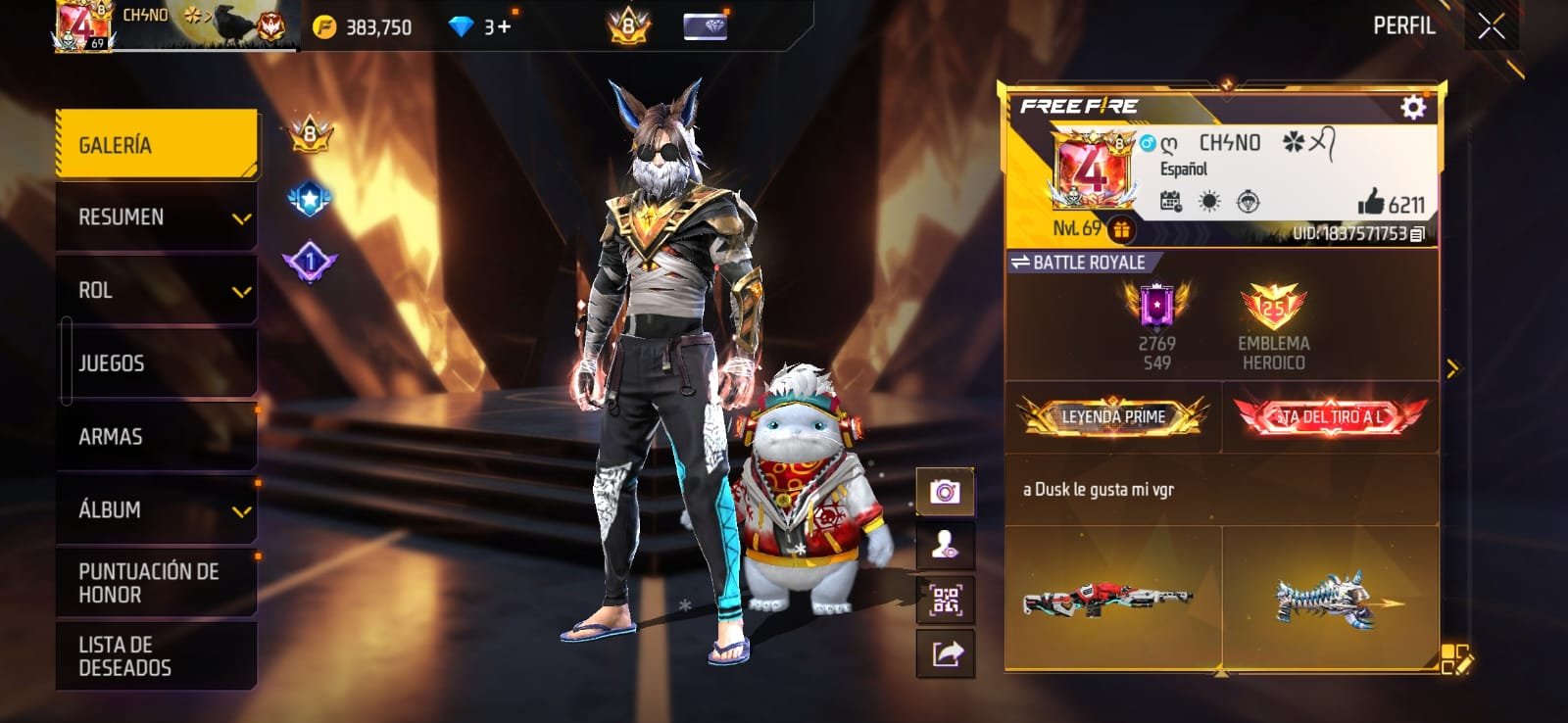The image size is (1568, 723).
Task: Share the profile with the arrow button
Action: (945, 653)
